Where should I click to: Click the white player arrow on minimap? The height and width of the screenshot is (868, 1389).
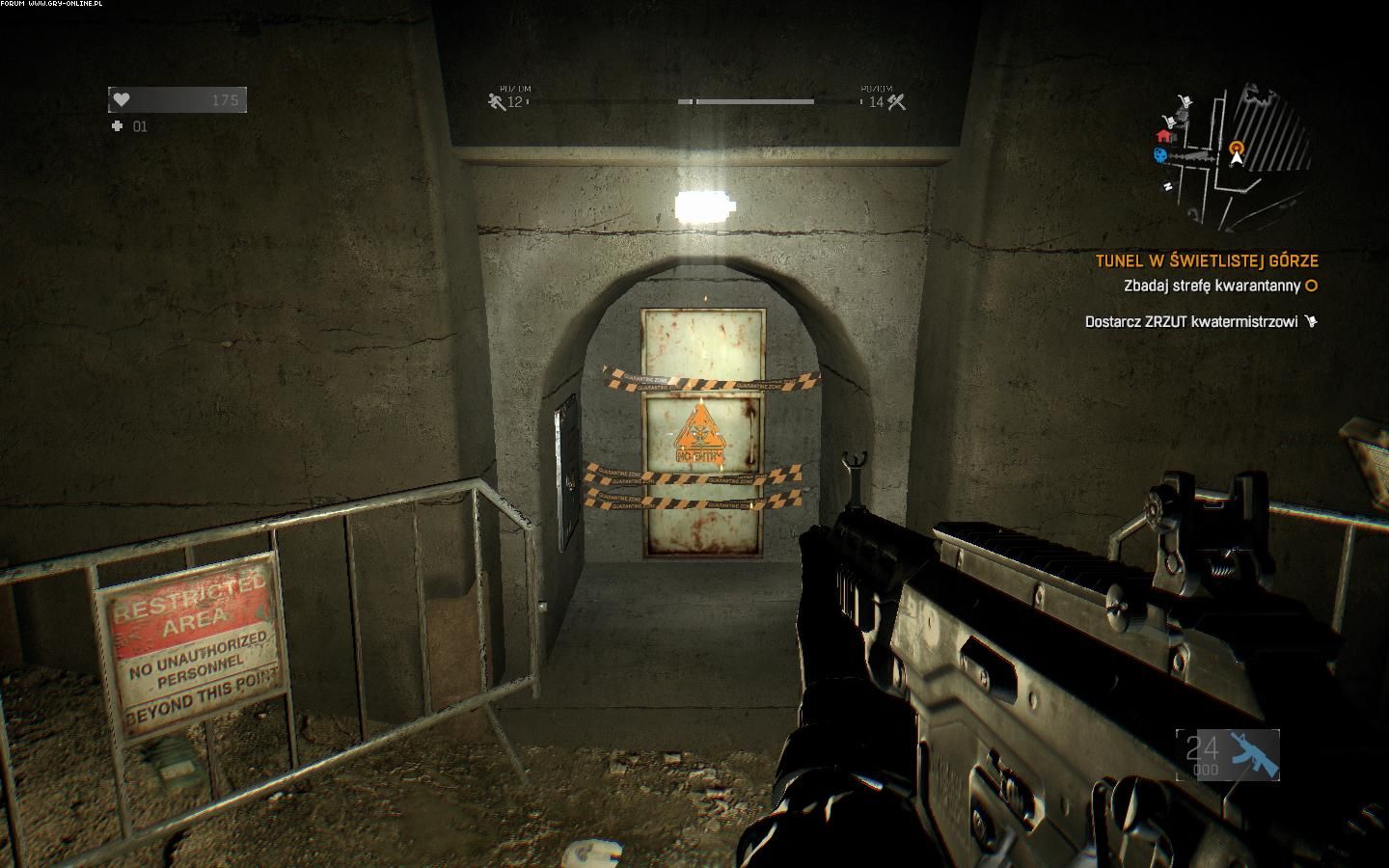(1238, 159)
